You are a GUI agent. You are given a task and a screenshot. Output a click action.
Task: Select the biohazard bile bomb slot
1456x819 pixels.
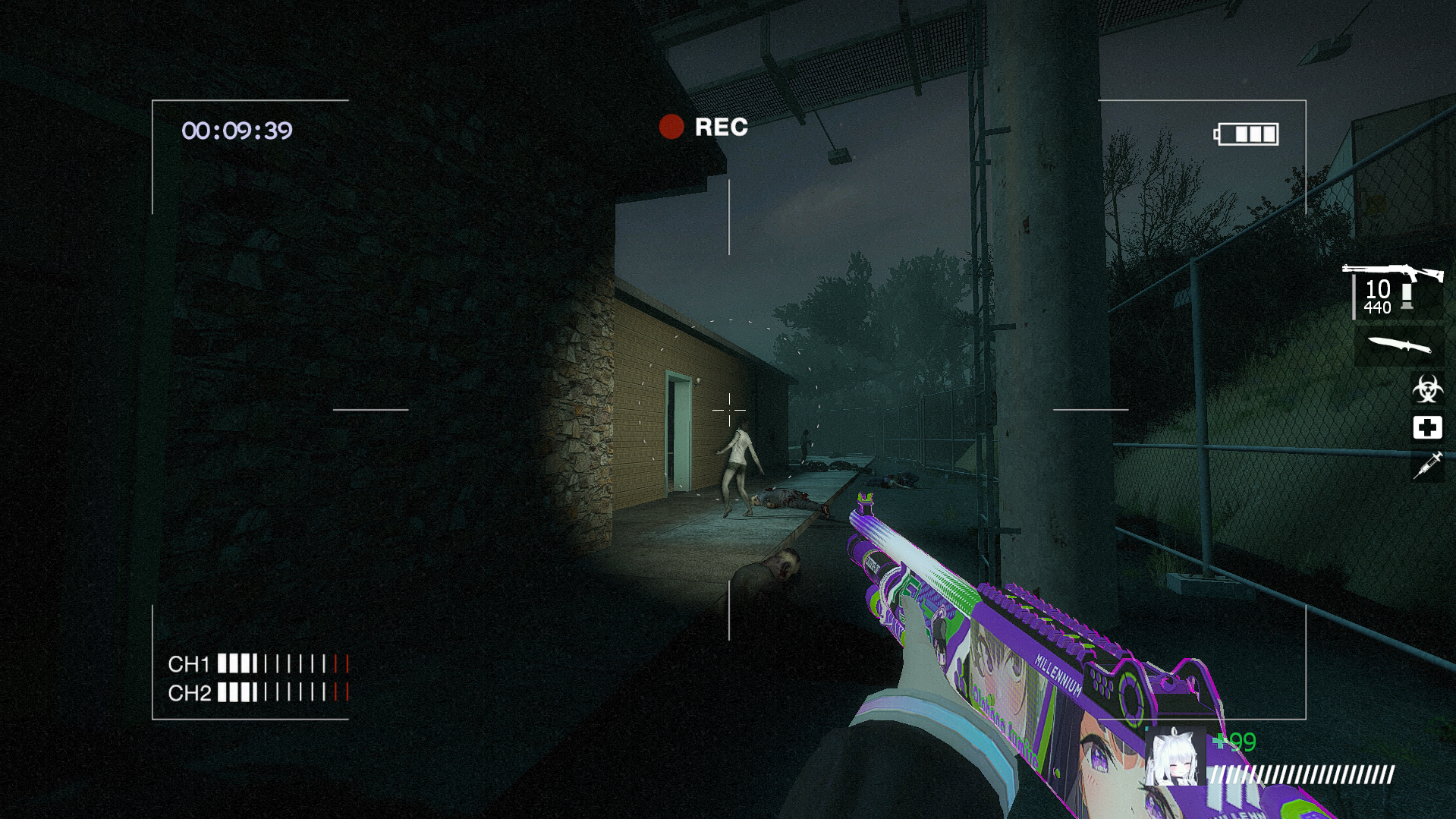point(1426,389)
